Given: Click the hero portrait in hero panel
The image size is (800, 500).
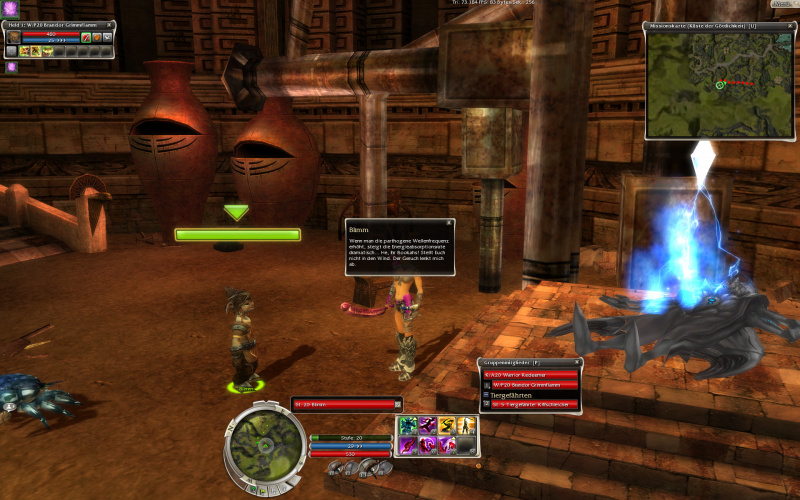Looking at the screenshot, I should click(x=13, y=38).
